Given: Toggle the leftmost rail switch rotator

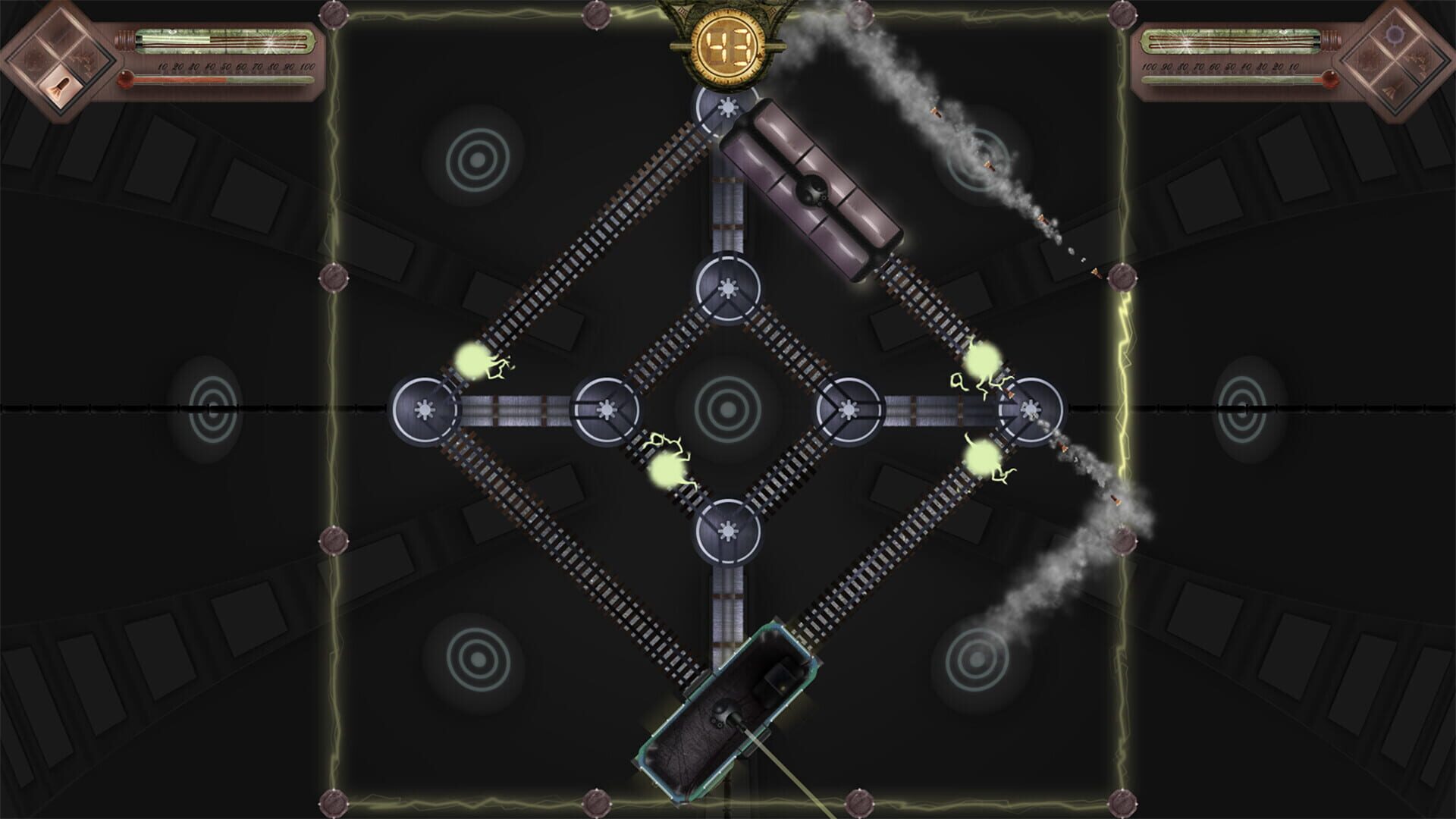Looking at the screenshot, I should (x=424, y=409).
